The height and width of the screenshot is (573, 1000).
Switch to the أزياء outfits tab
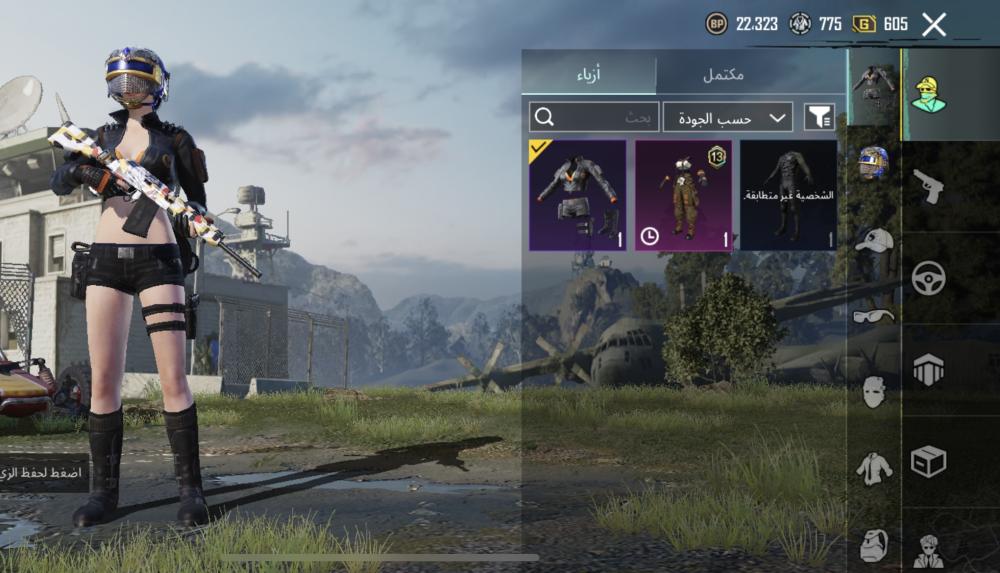(x=590, y=75)
